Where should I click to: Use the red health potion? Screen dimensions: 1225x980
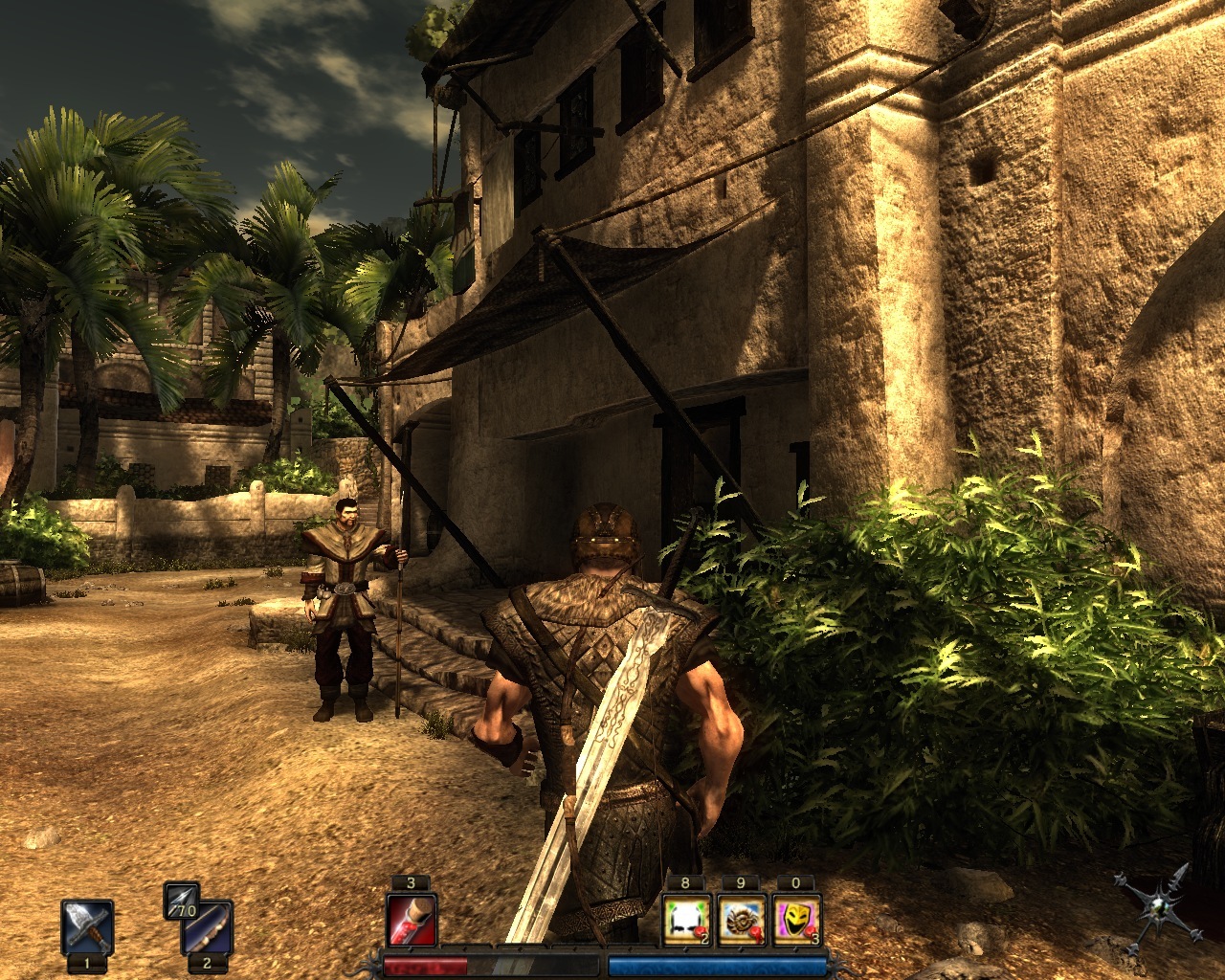pyautogui.click(x=412, y=921)
